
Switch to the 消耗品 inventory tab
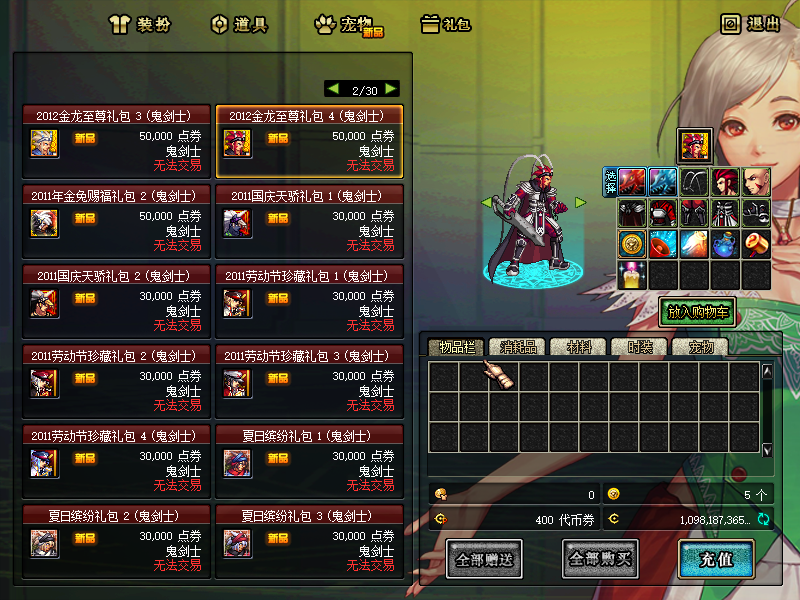519,347
